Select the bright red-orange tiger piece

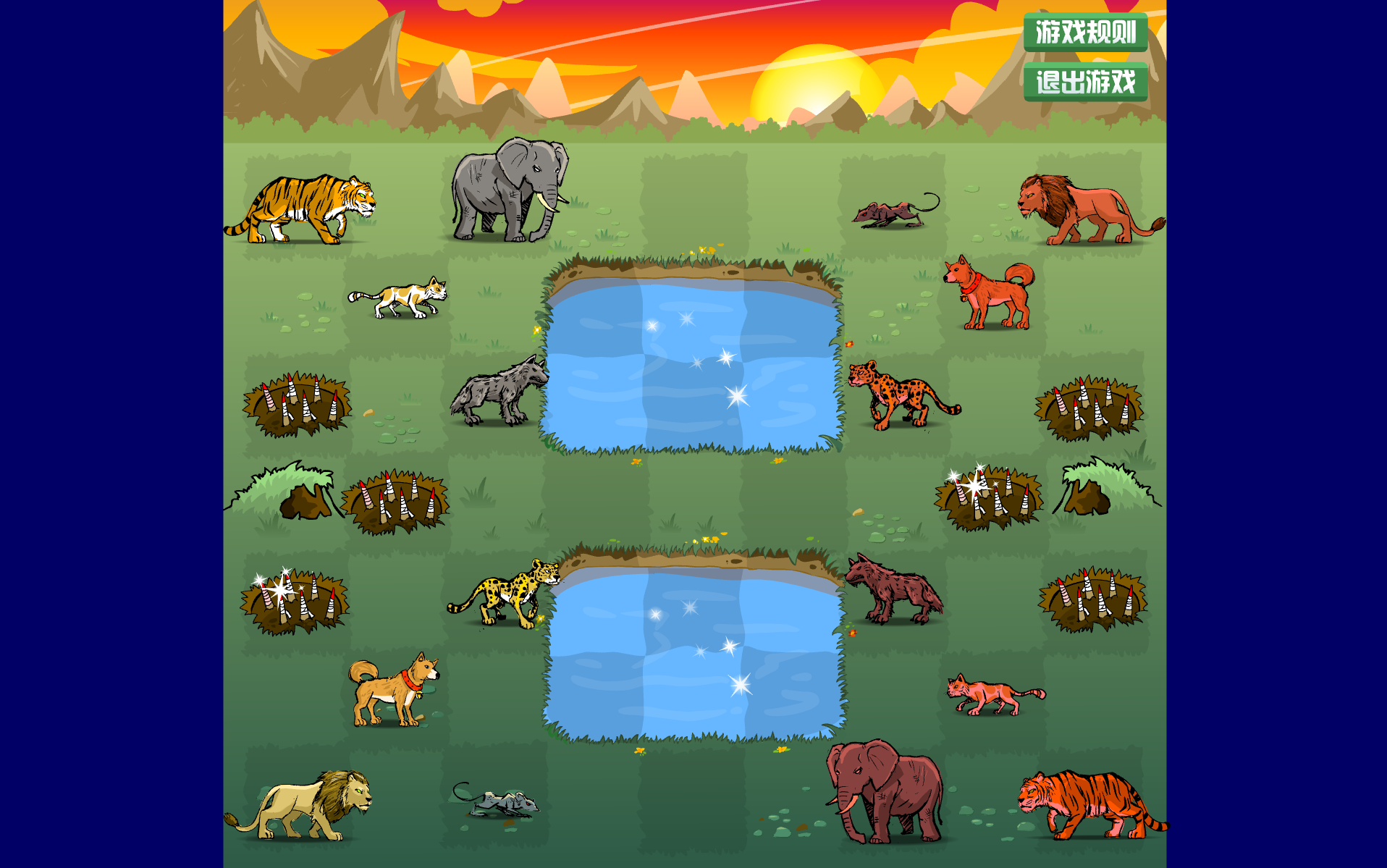click(x=1089, y=804)
